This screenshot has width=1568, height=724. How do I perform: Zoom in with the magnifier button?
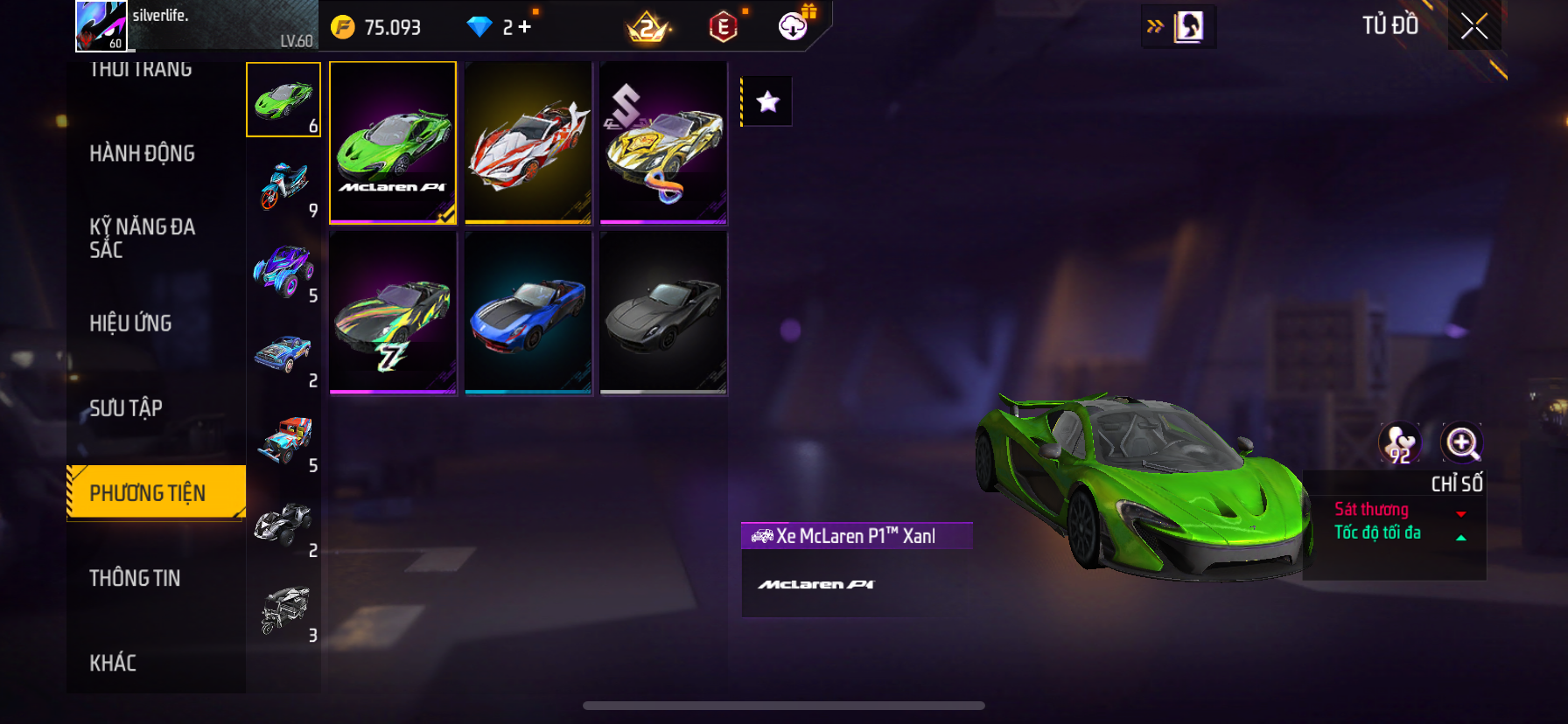point(1461,443)
